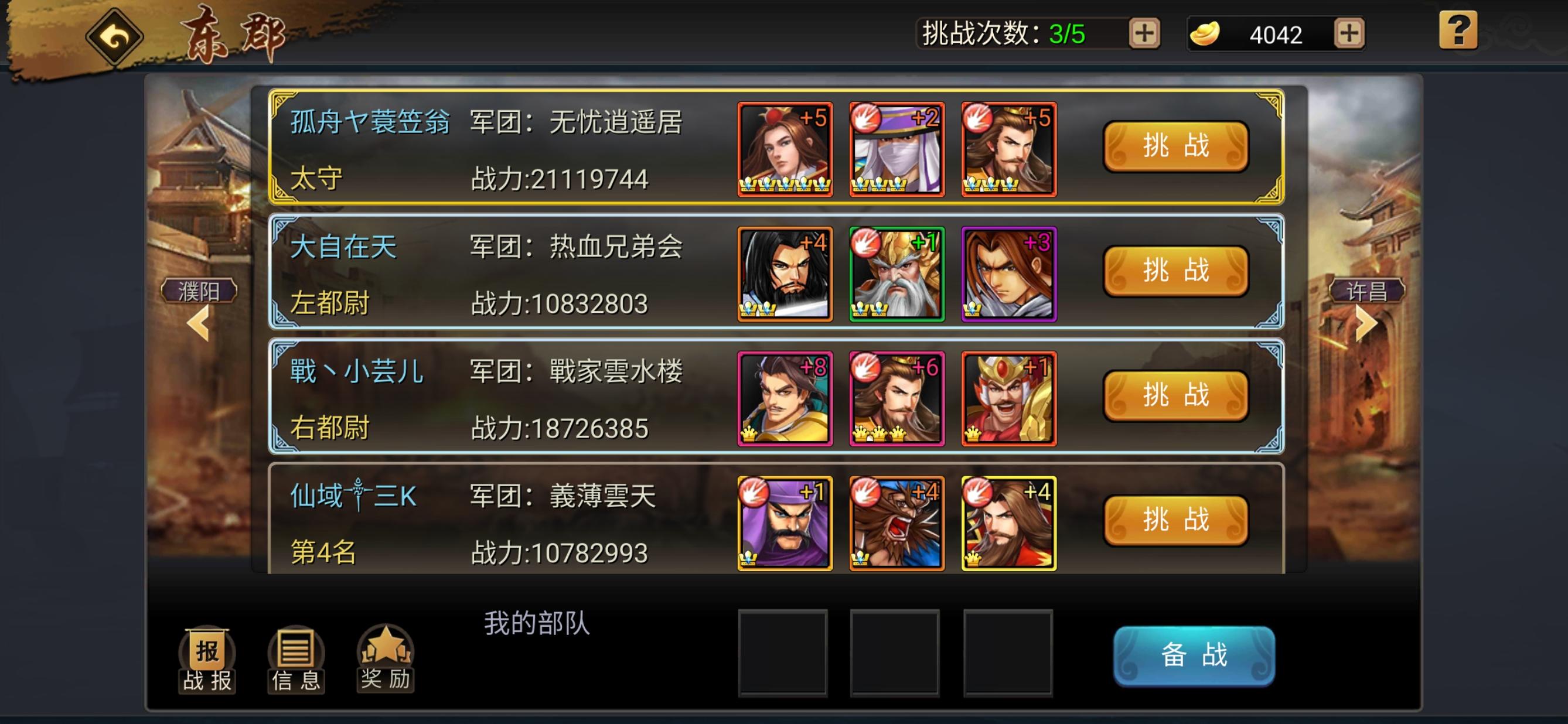The height and width of the screenshot is (724, 1568).
Task: Challenge the player 大自在天
Action: click(x=1175, y=272)
